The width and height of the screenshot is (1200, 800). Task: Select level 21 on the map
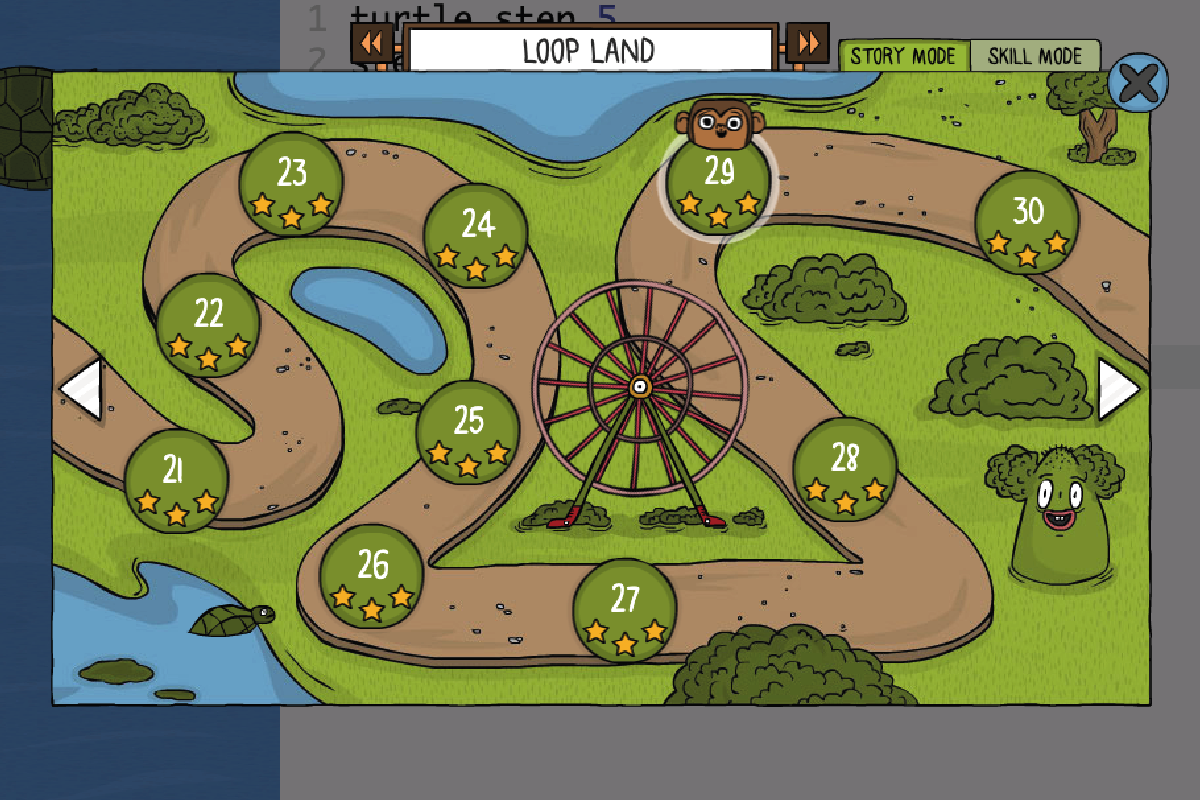coord(176,481)
